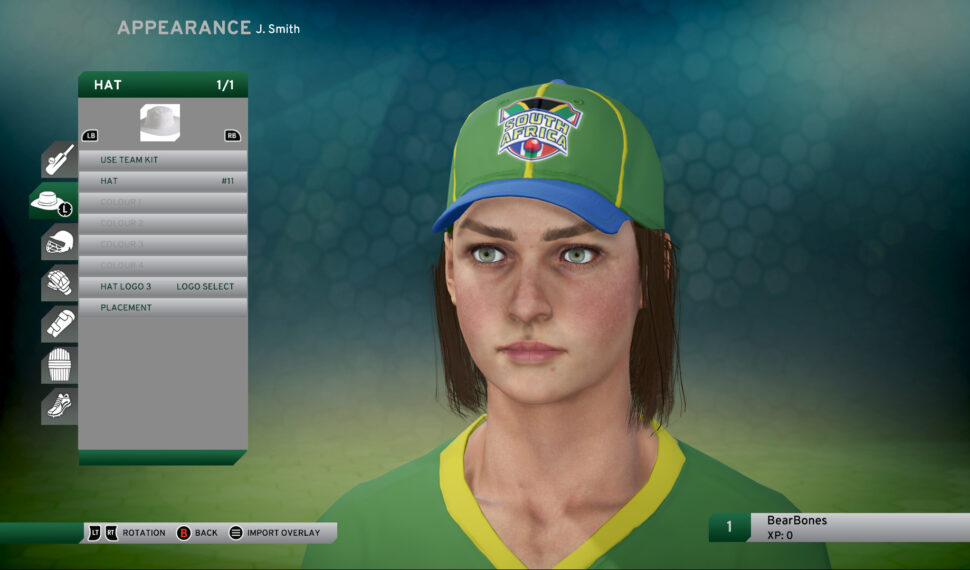This screenshot has width=970, height=570.
Task: Switch to the helmet category
Action: coord(60,243)
